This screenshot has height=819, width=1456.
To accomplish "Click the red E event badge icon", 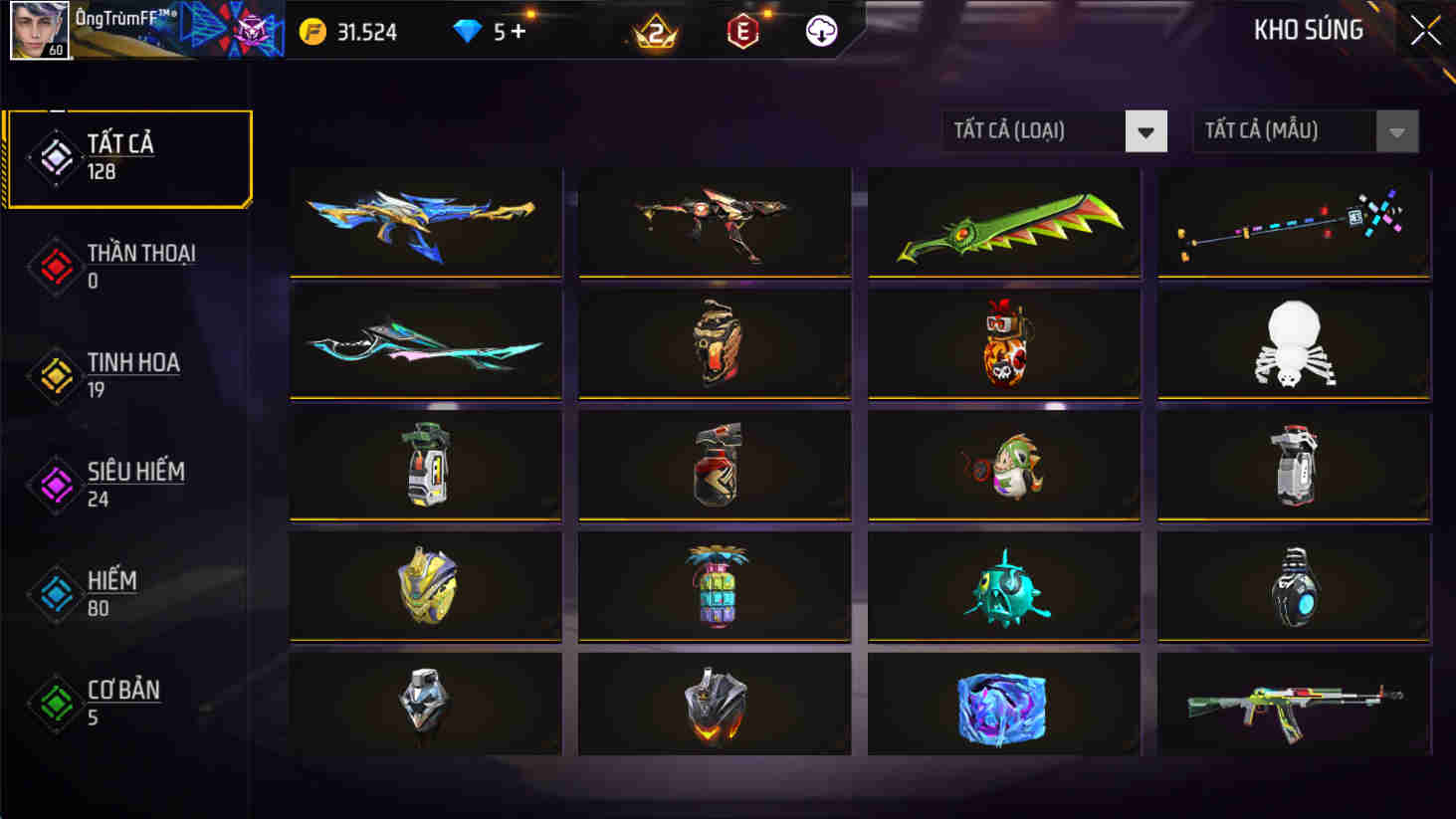I will tap(743, 31).
